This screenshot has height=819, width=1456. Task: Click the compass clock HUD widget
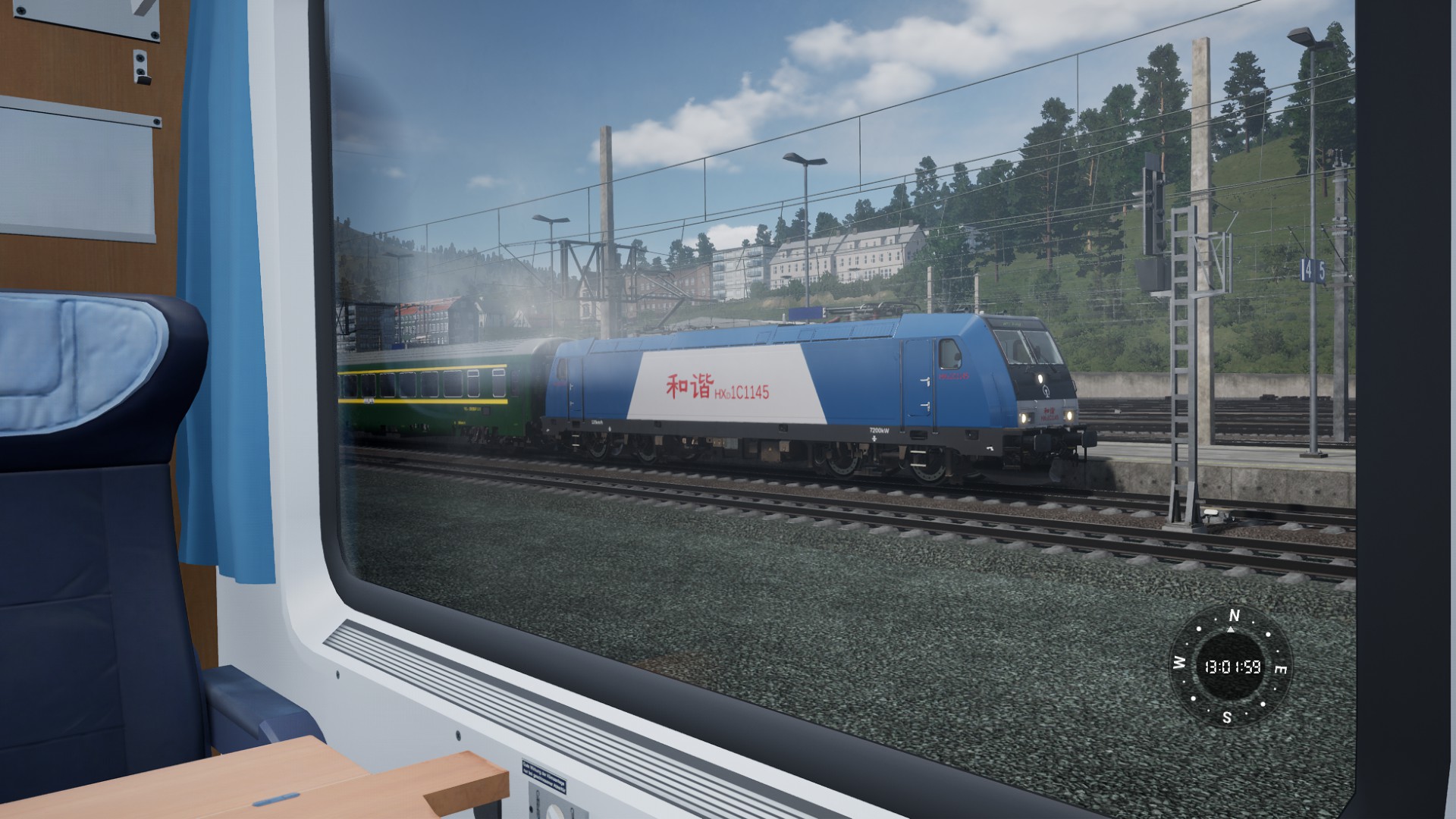point(1231,667)
